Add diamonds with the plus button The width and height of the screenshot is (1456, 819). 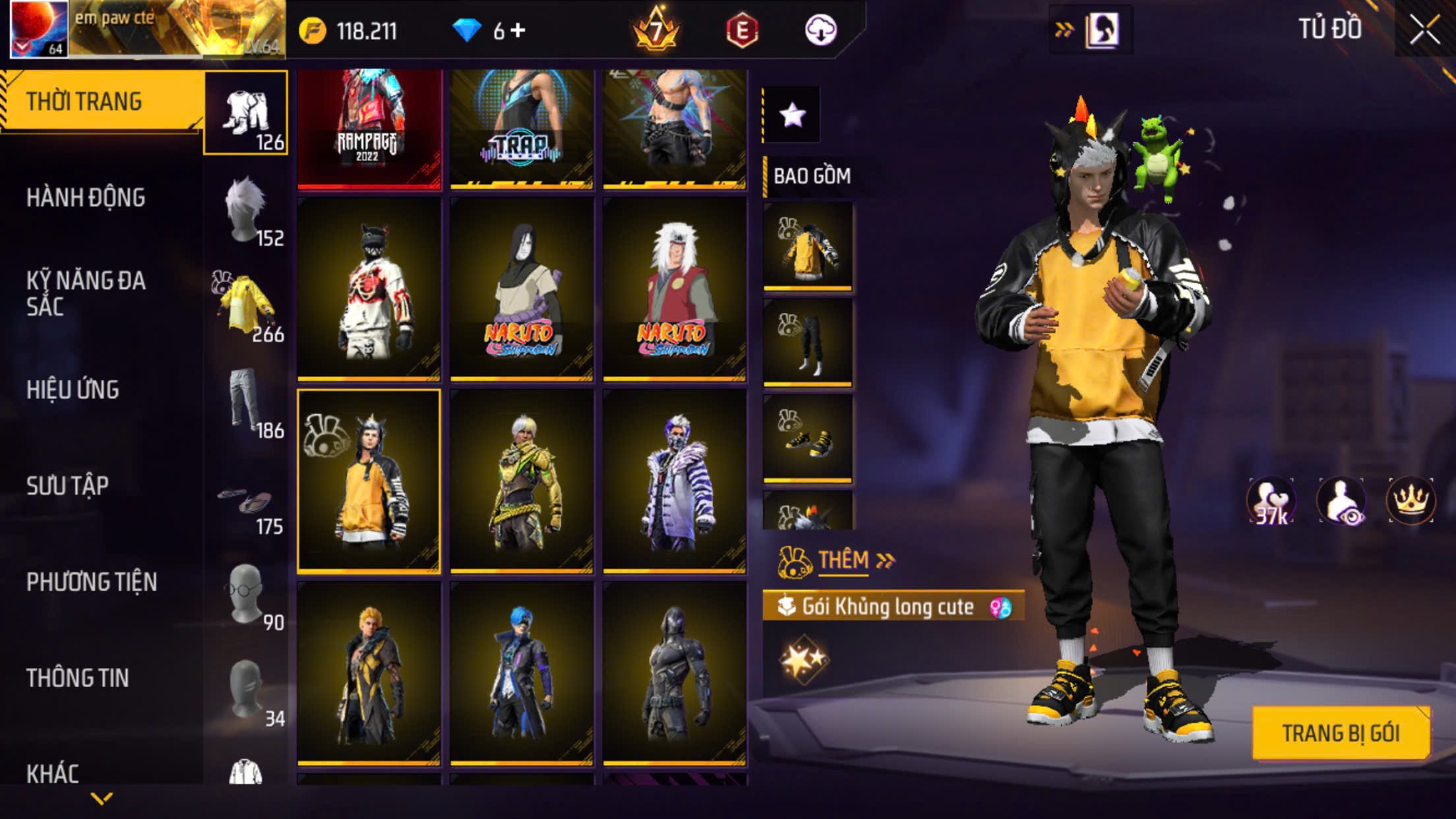pyautogui.click(x=518, y=30)
